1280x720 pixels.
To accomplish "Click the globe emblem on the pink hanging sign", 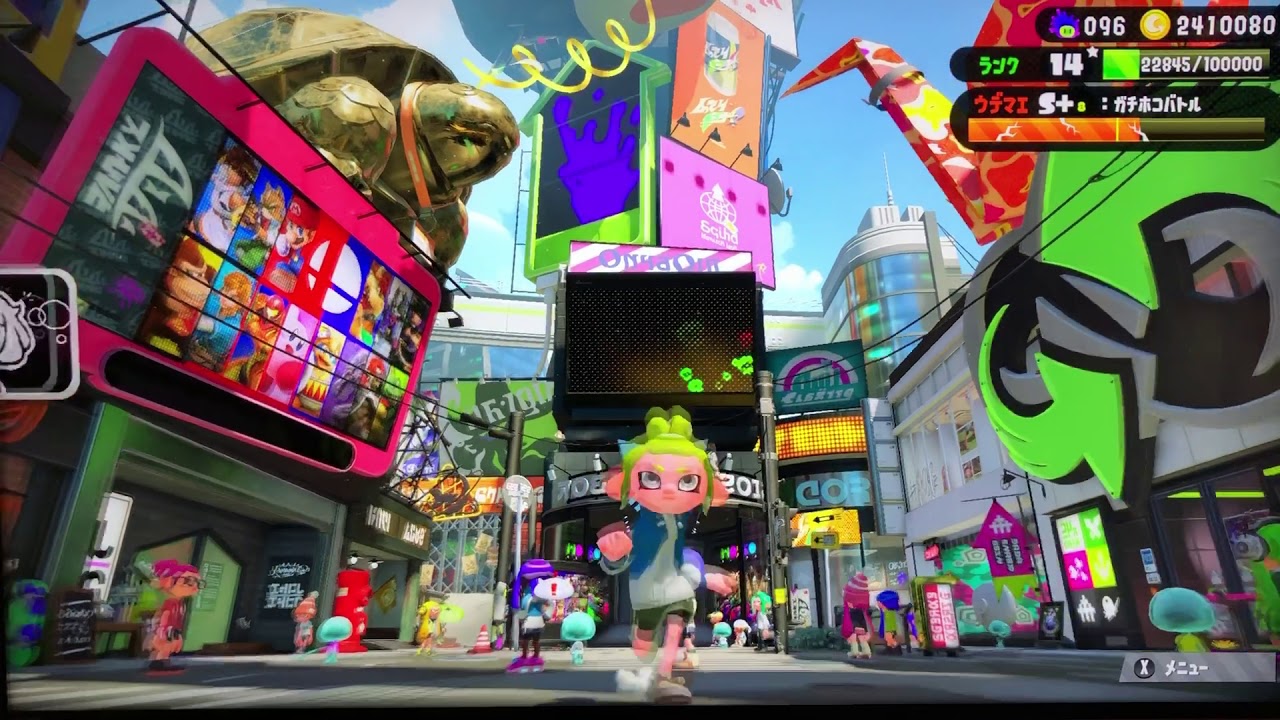I will click(716, 205).
